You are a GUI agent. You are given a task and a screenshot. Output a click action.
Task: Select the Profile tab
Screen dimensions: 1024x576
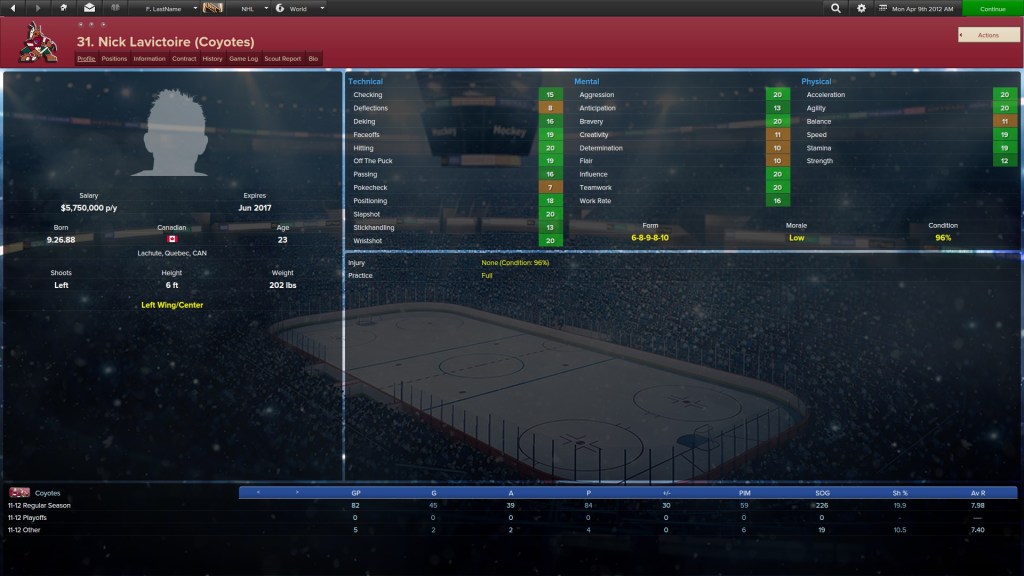point(86,59)
